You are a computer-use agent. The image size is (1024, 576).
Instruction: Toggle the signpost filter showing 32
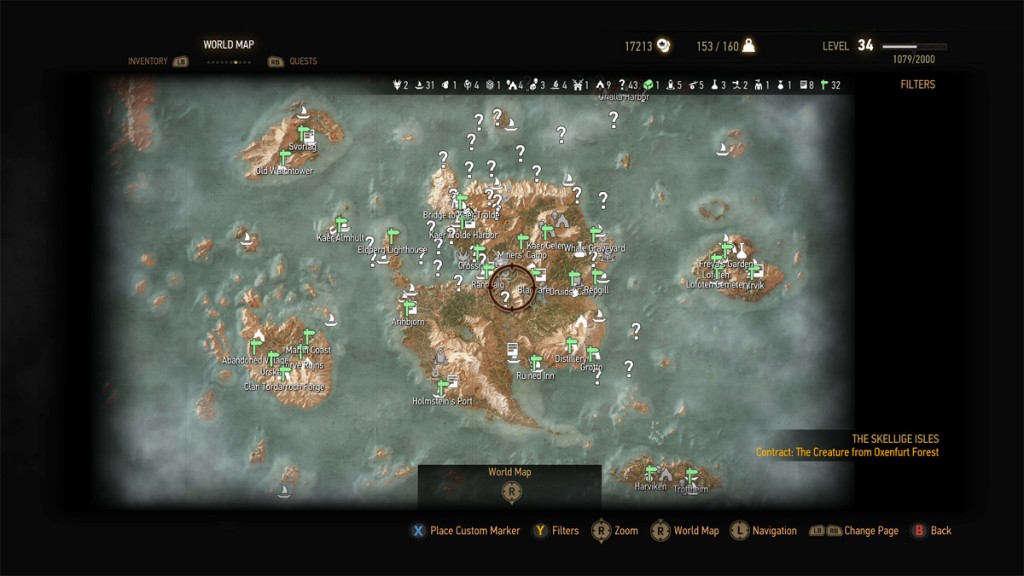pyautogui.click(x=824, y=86)
